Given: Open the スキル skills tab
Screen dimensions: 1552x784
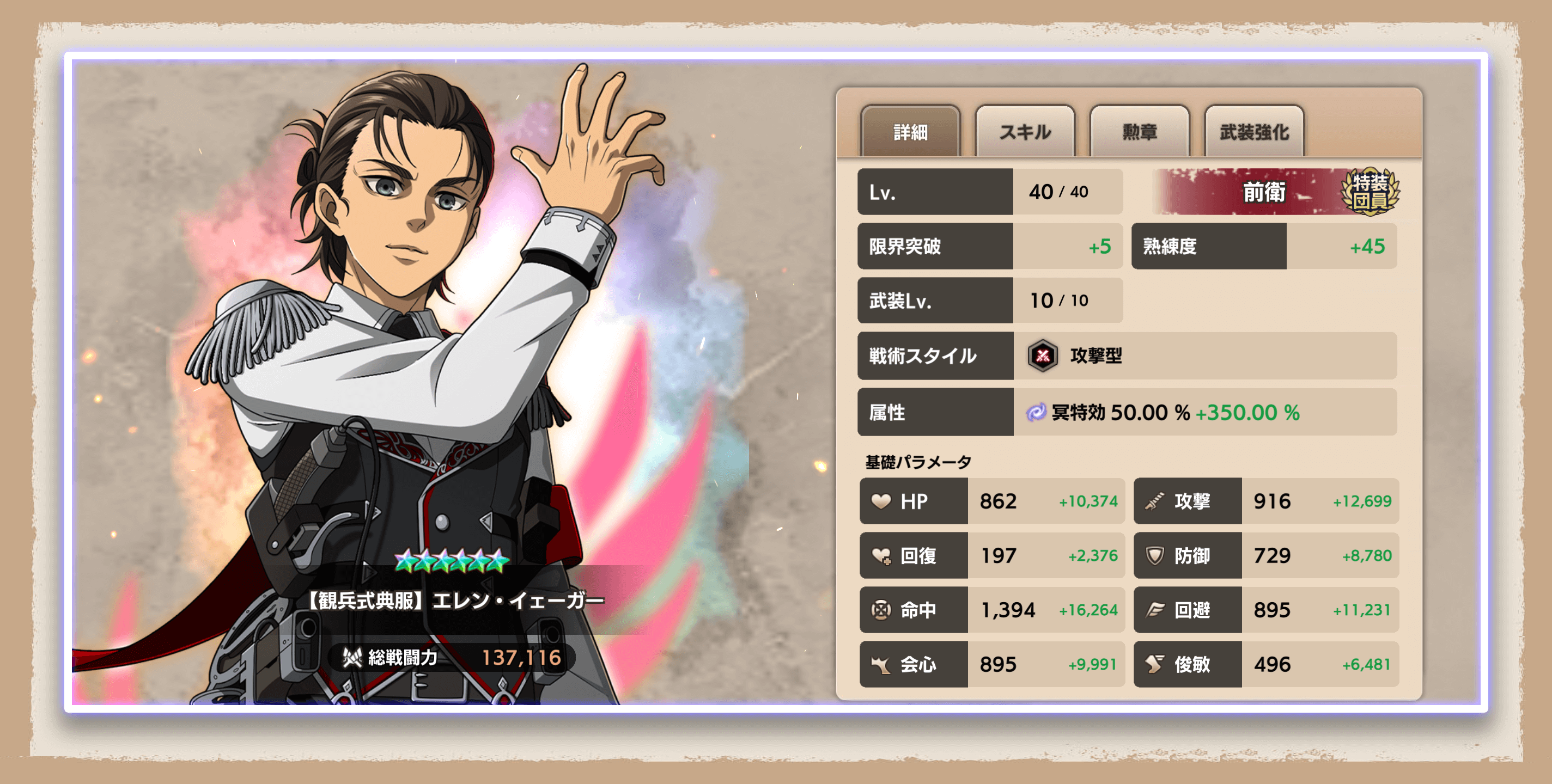Looking at the screenshot, I should pos(1024,132).
